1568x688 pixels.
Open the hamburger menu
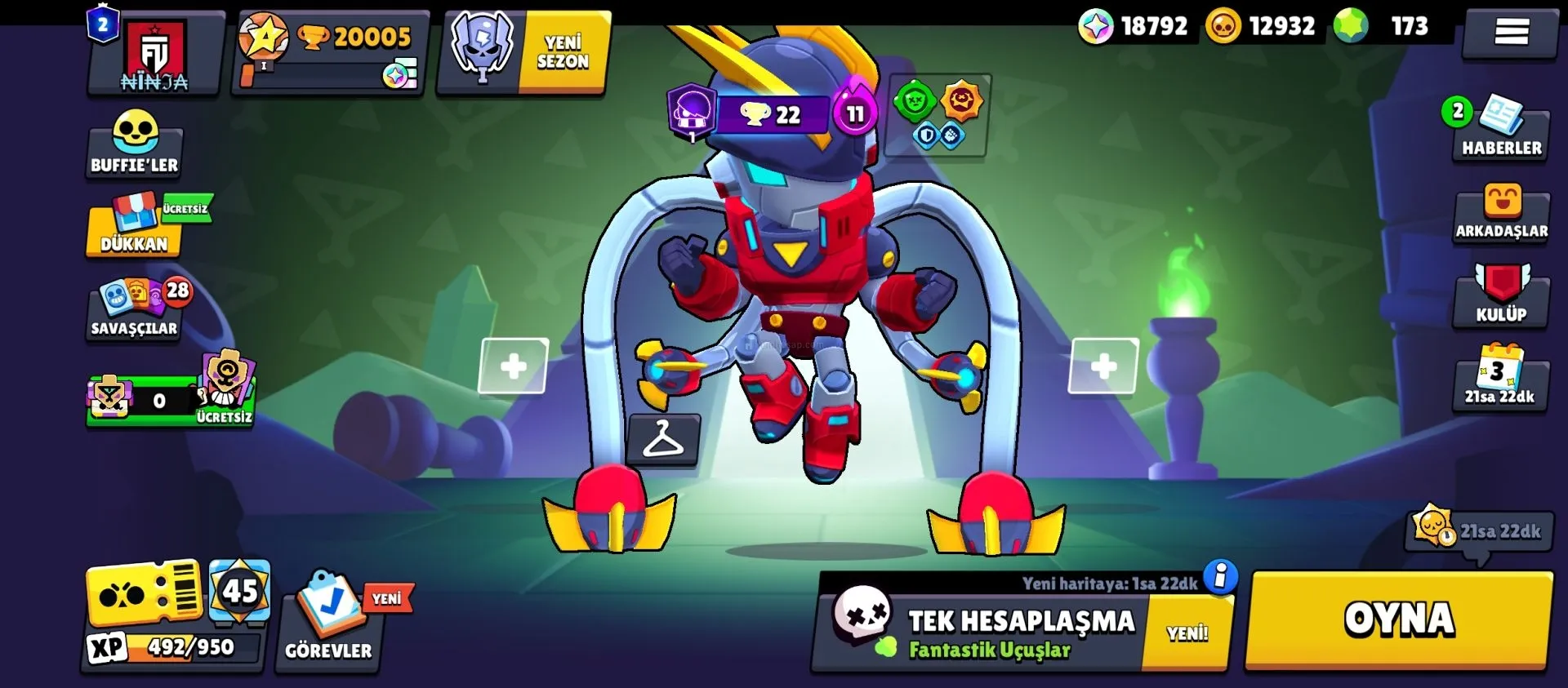pyautogui.click(x=1511, y=33)
